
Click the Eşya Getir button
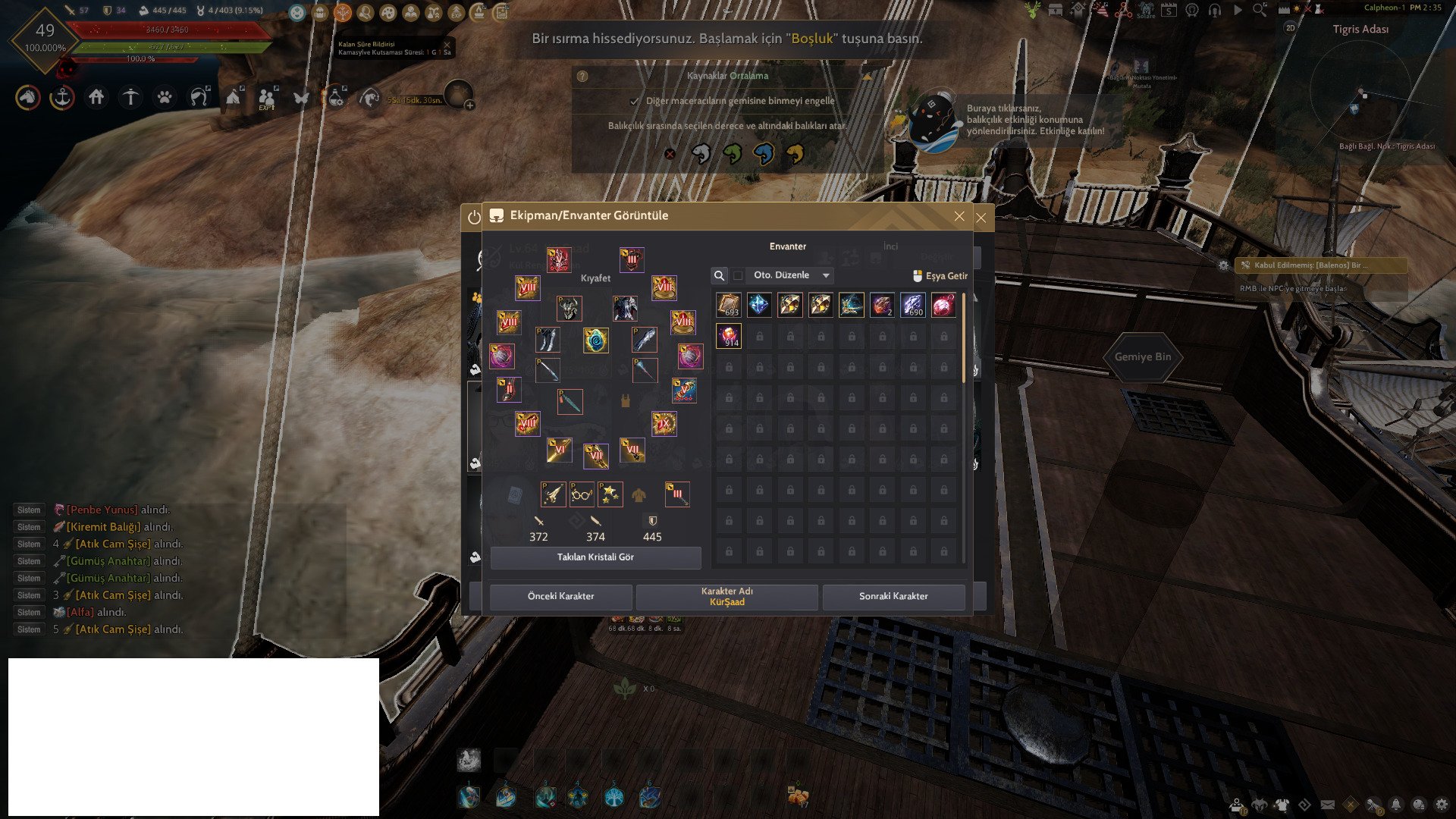[940, 276]
